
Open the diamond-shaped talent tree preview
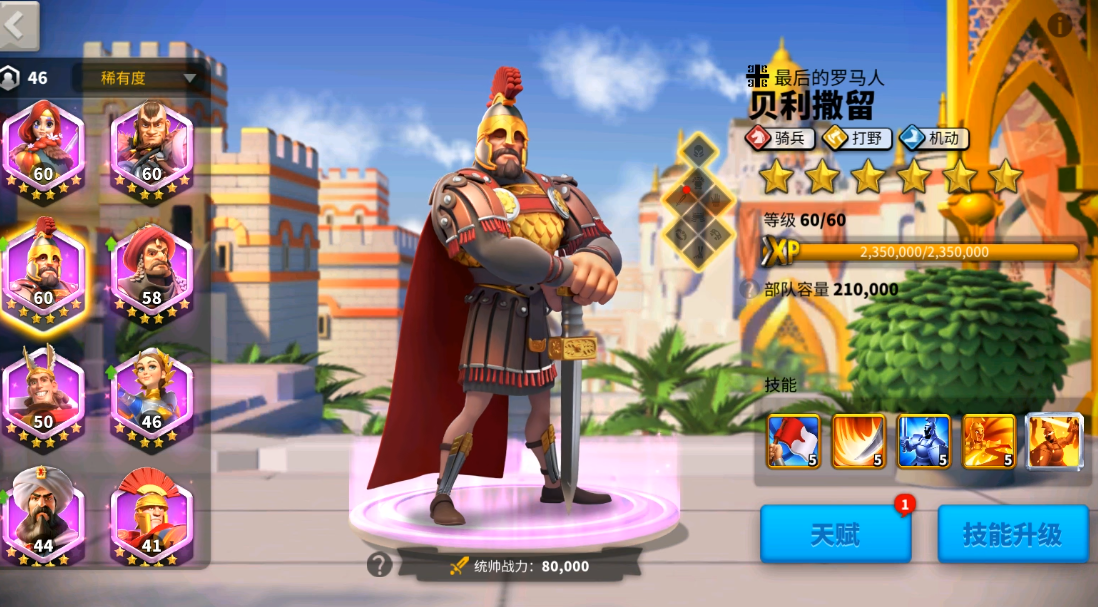click(699, 203)
